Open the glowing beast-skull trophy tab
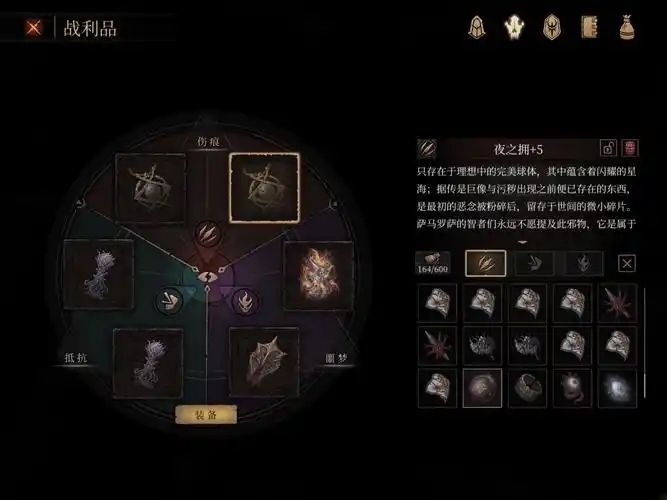This screenshot has width=667, height=500. coord(514,27)
